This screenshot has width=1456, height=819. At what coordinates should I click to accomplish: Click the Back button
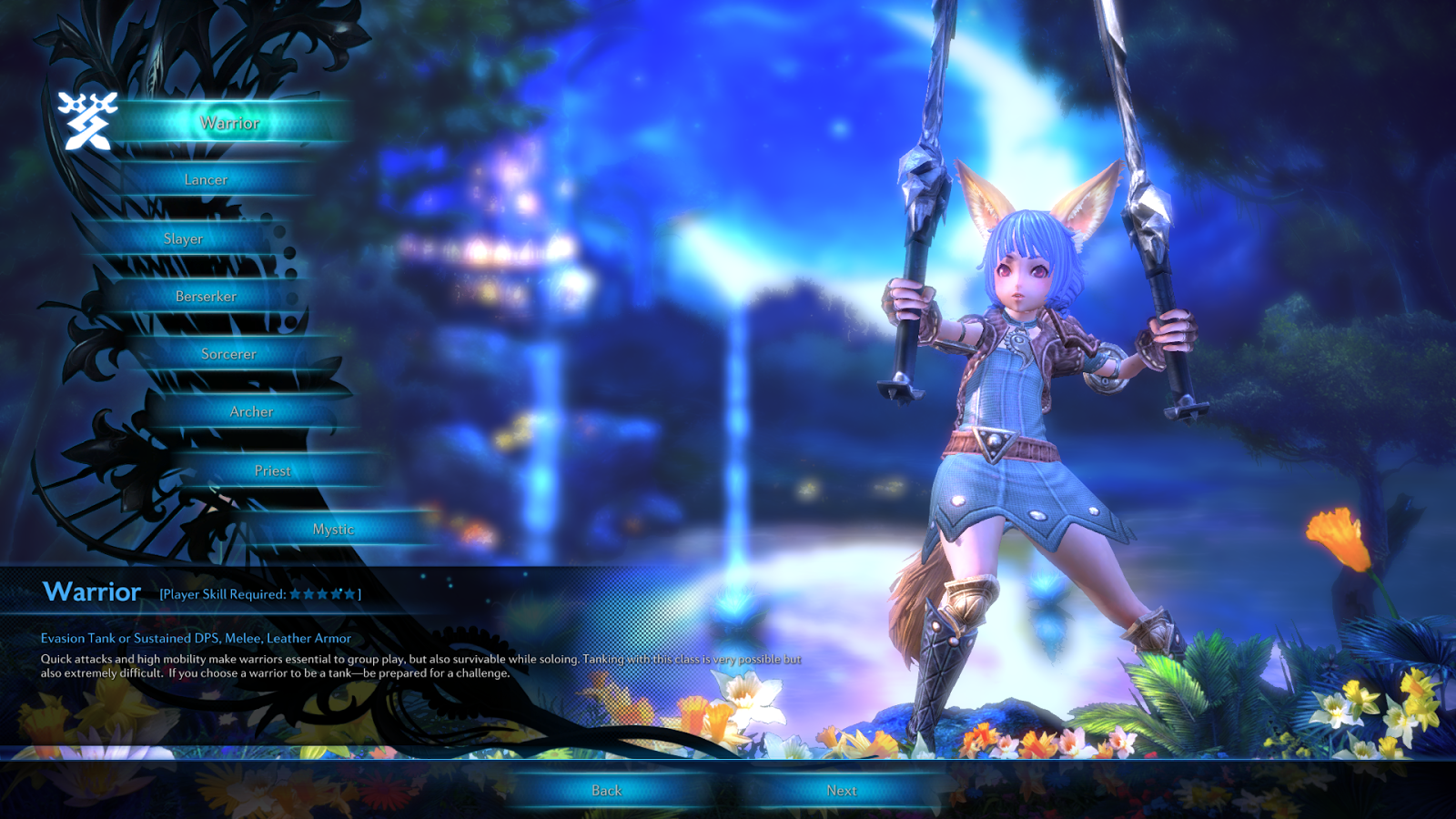pyautogui.click(x=605, y=791)
